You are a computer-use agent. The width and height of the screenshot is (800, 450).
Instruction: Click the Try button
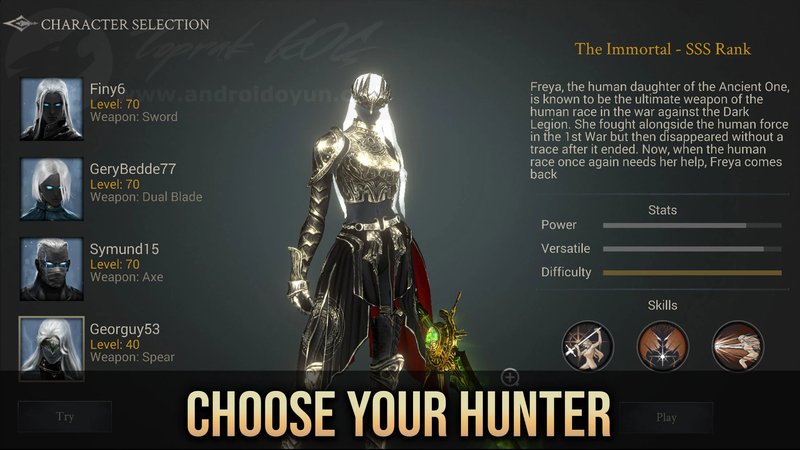64,417
